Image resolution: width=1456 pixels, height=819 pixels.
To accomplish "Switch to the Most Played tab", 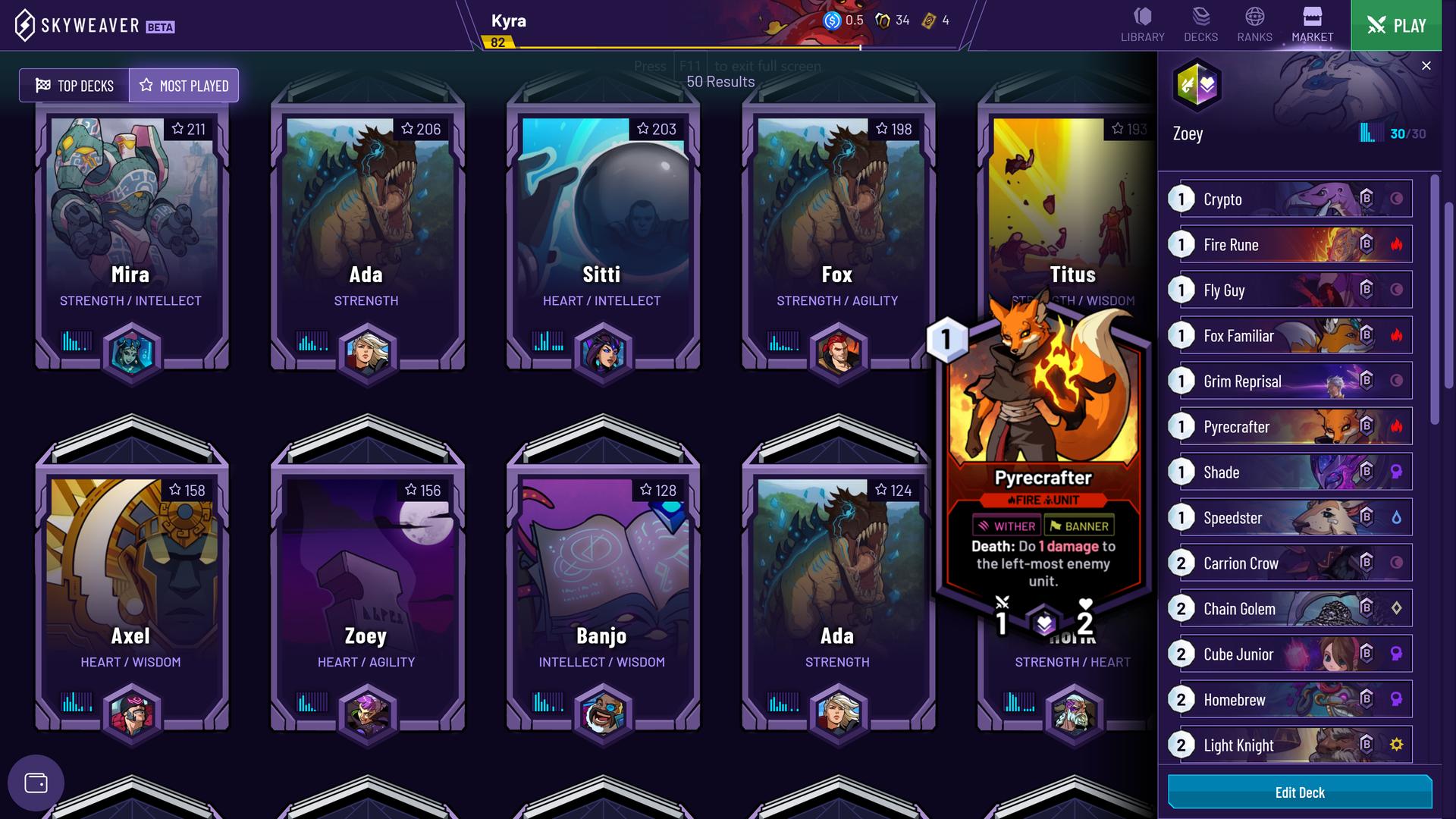I will click(x=184, y=85).
